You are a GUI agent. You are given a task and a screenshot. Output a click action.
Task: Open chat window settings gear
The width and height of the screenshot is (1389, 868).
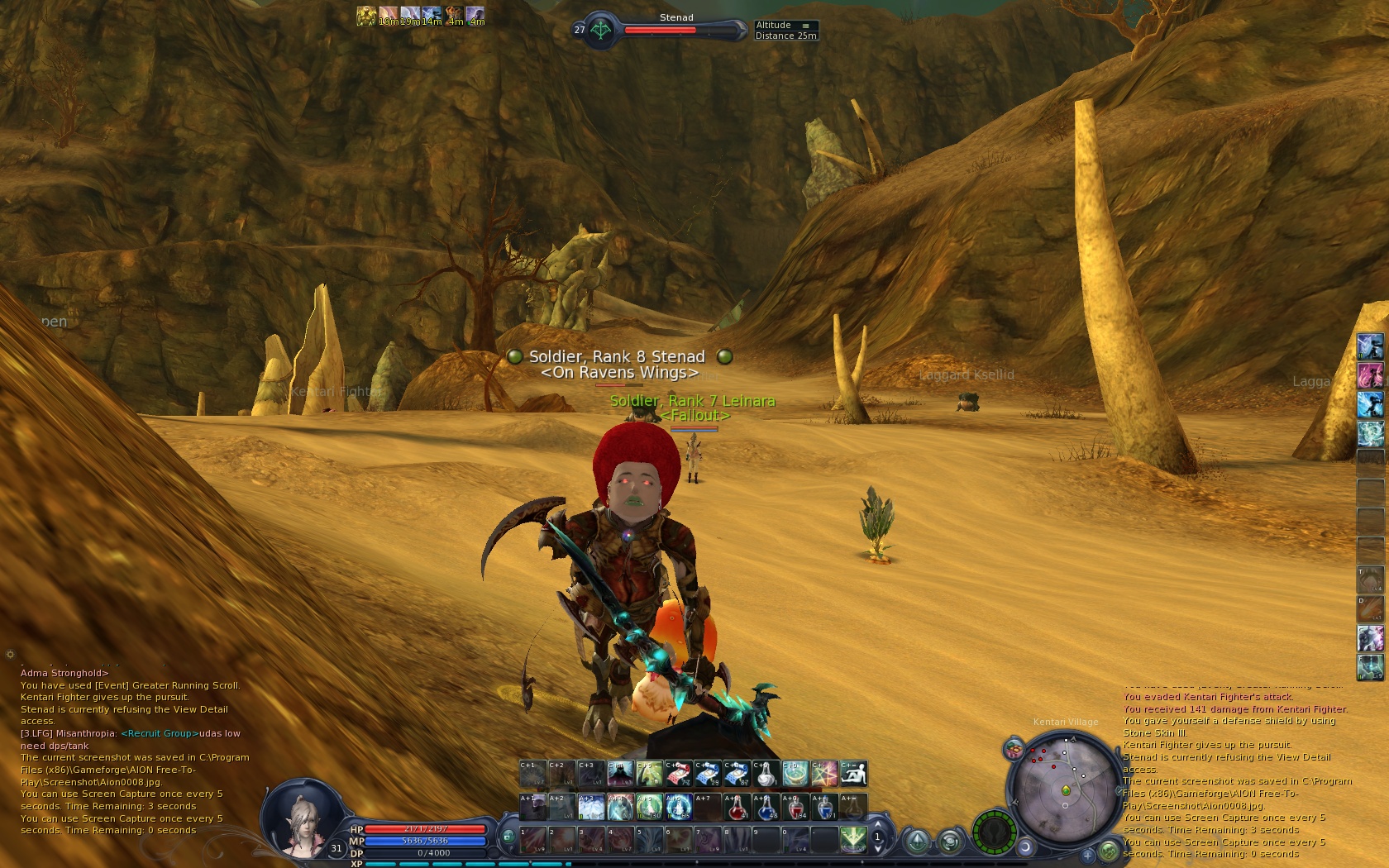(10, 654)
